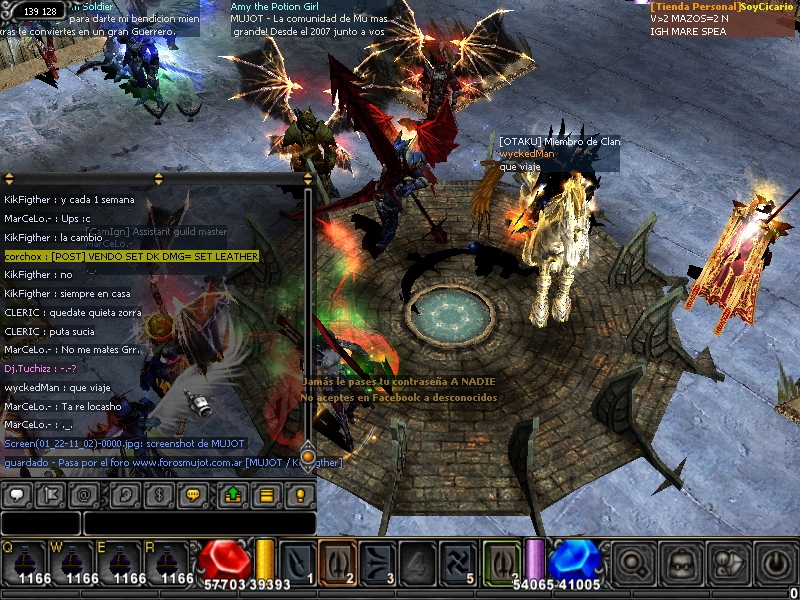The height and width of the screenshot is (600, 800).
Task: Toggle the flag chat filter button
Action: (50, 495)
